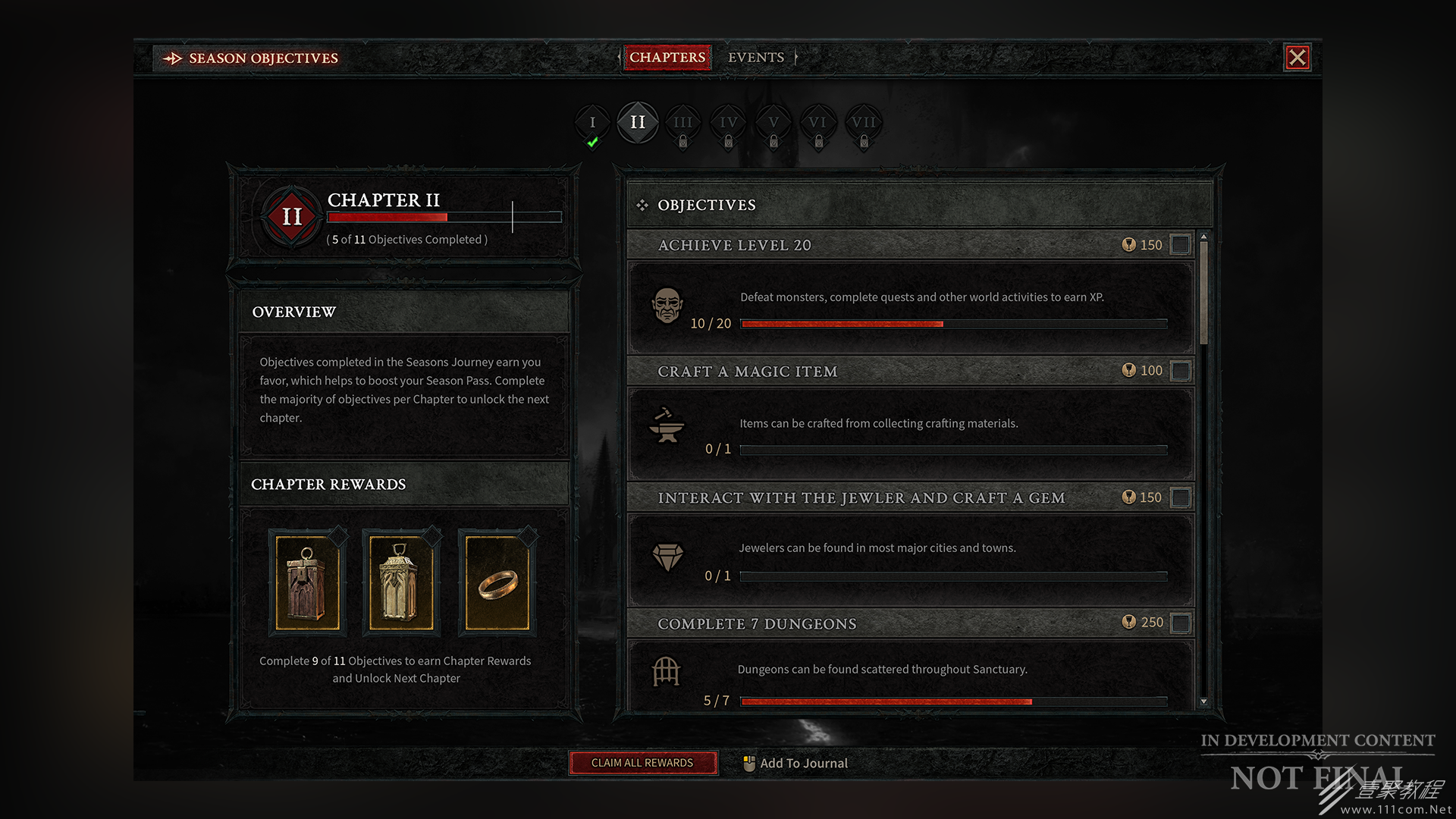The height and width of the screenshot is (819, 1456).
Task: Tick the Craft a Magic Item checkbox
Action: coord(1180,371)
